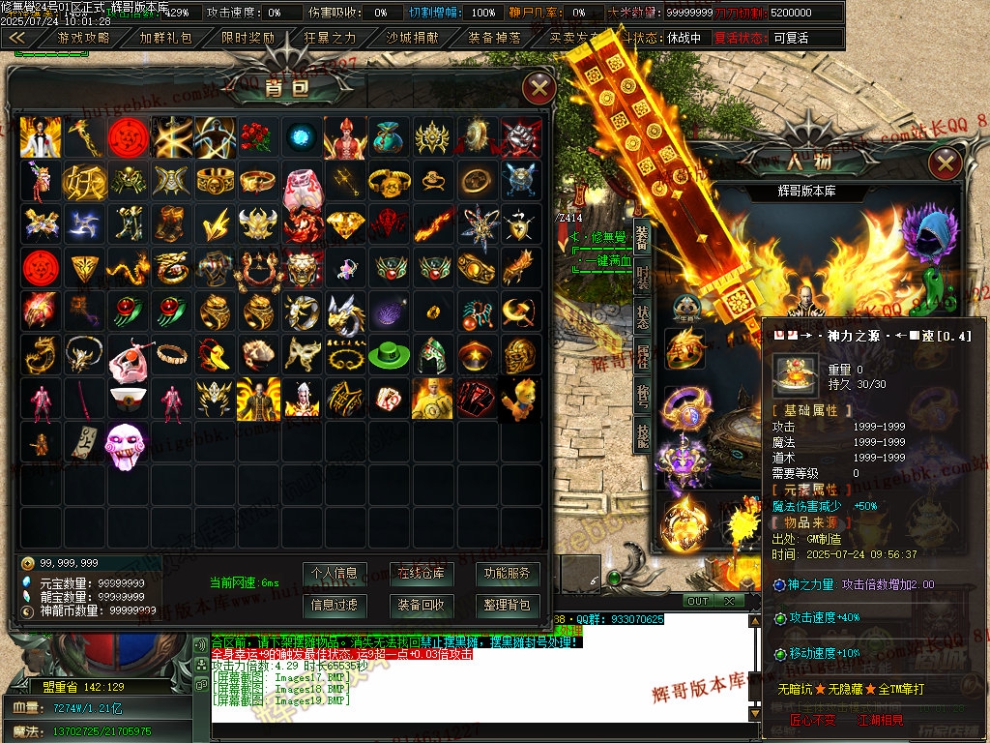Close the 背包 backpack window

tap(539, 88)
